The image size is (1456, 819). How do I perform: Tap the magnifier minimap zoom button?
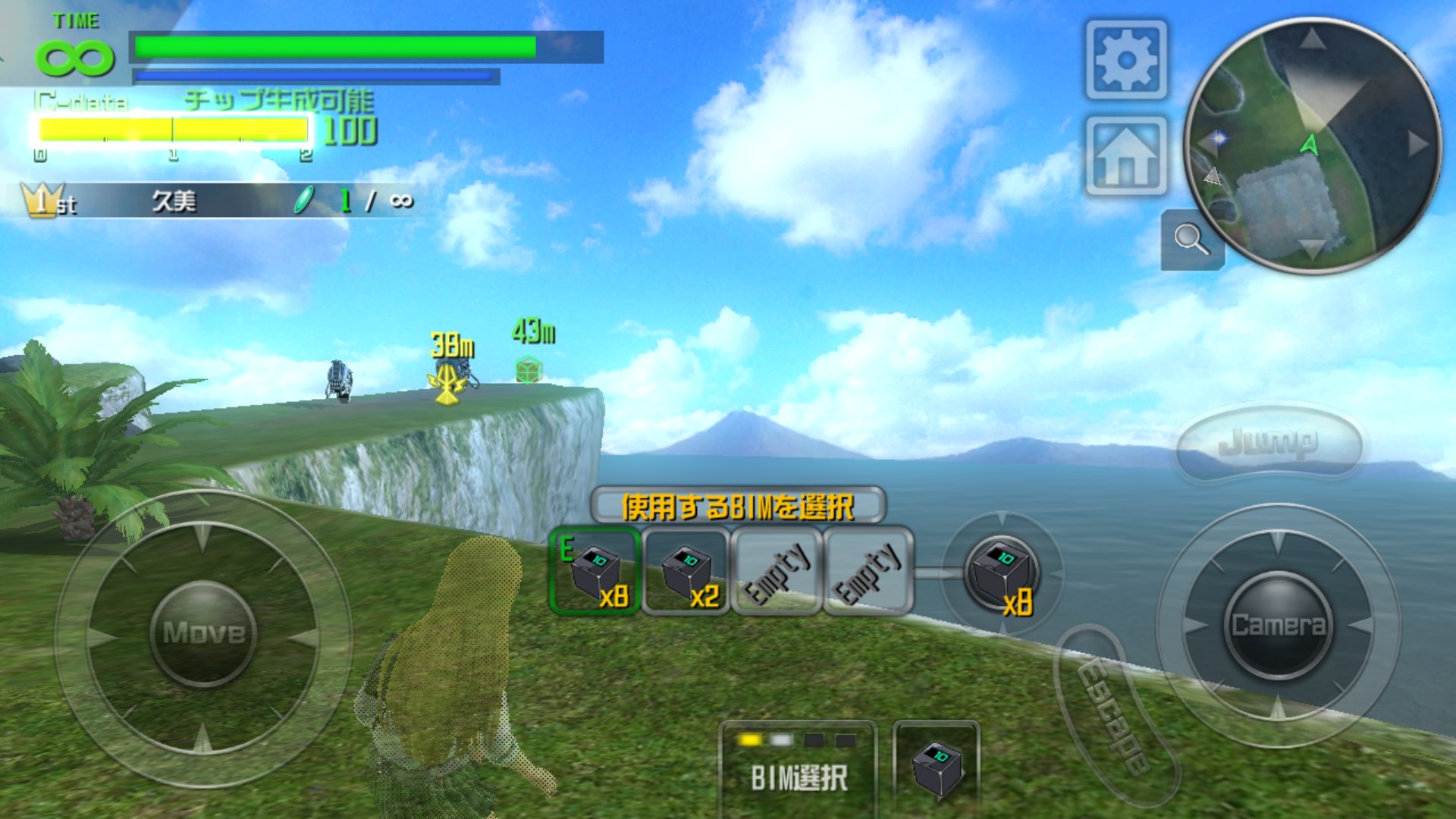tap(1191, 240)
